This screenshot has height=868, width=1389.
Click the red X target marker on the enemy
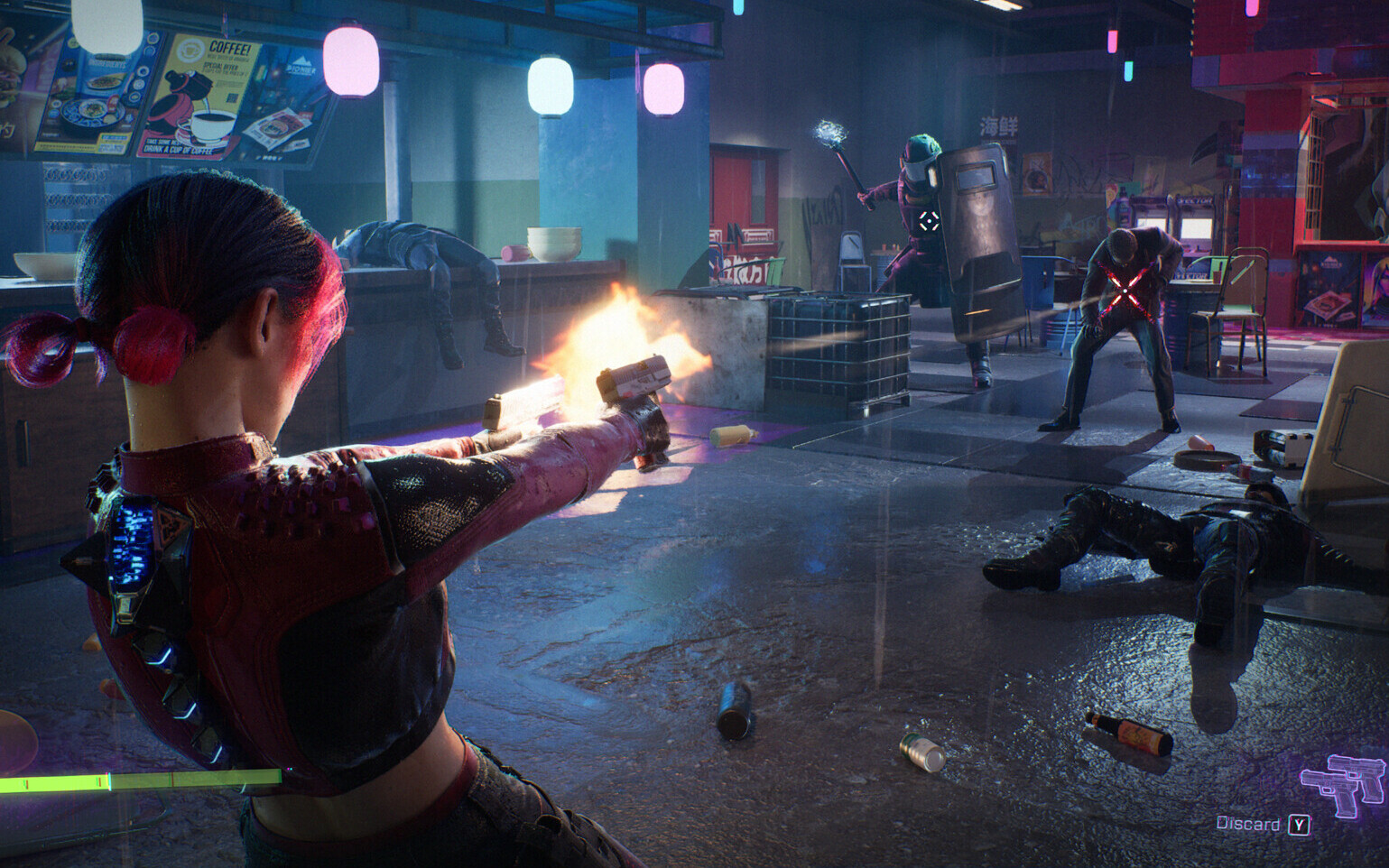click(1124, 291)
